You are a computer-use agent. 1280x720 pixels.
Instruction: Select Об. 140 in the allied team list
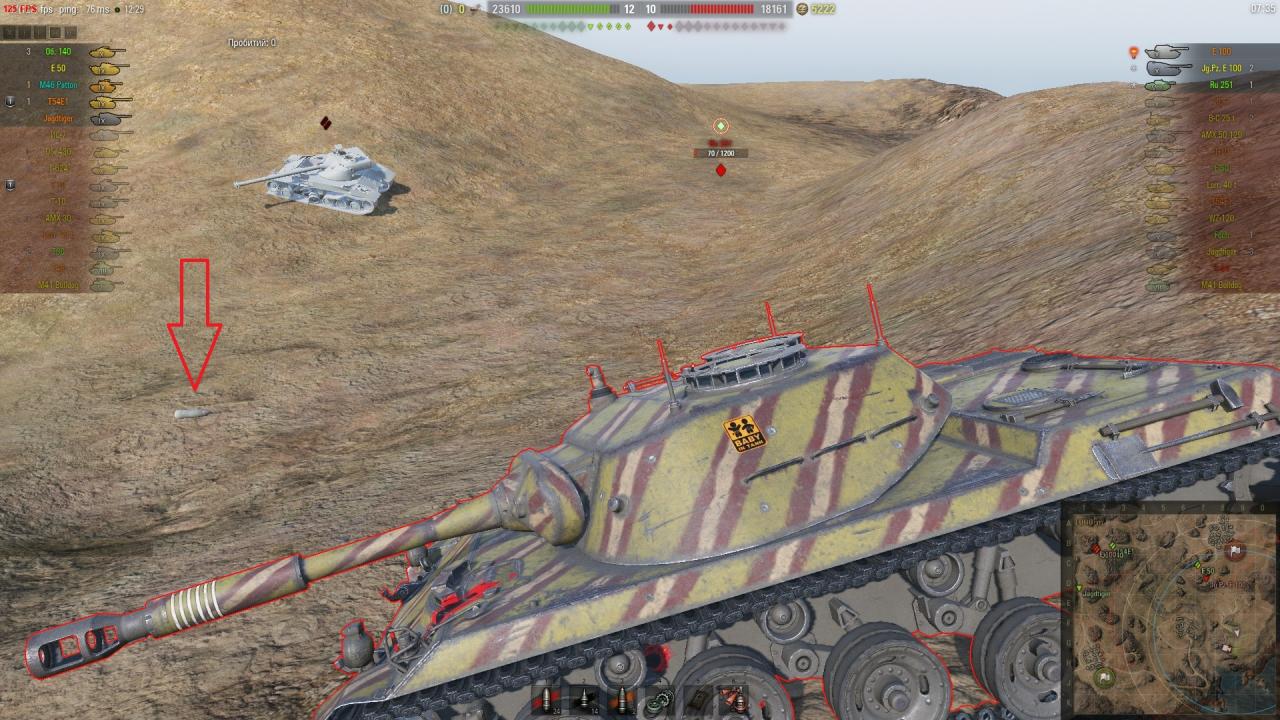(x=60, y=51)
